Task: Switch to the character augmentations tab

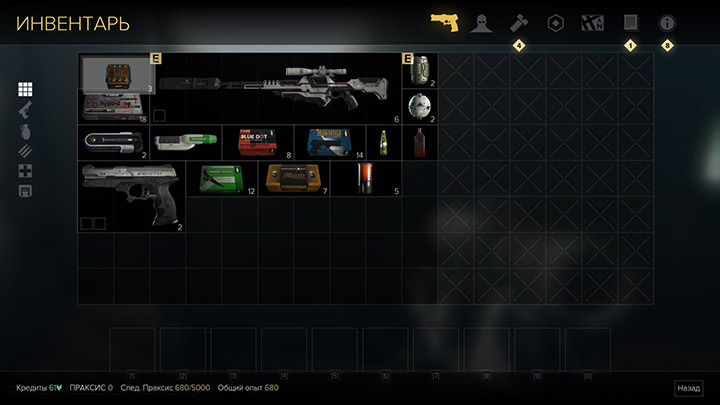Action: 481,22
